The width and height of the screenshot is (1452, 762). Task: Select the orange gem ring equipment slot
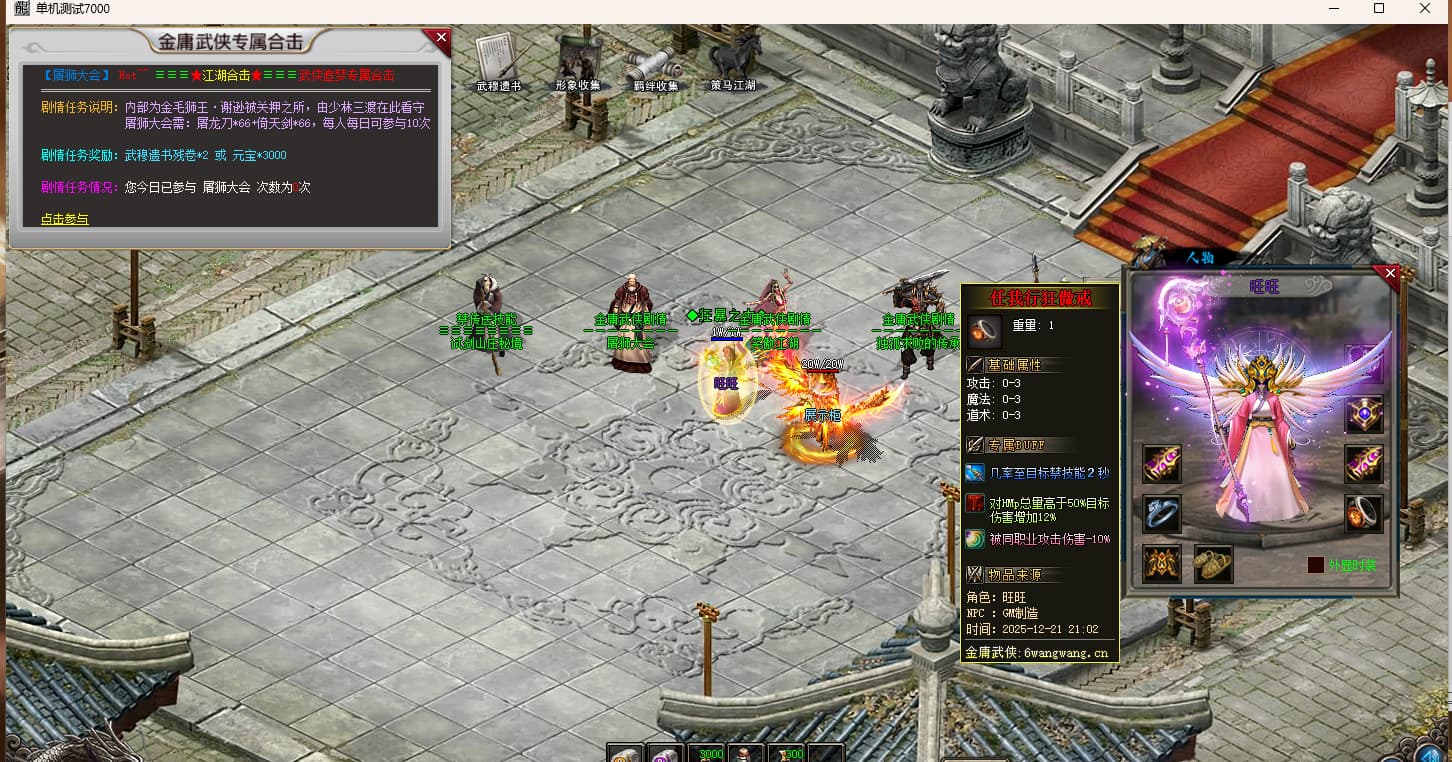(x=1364, y=514)
